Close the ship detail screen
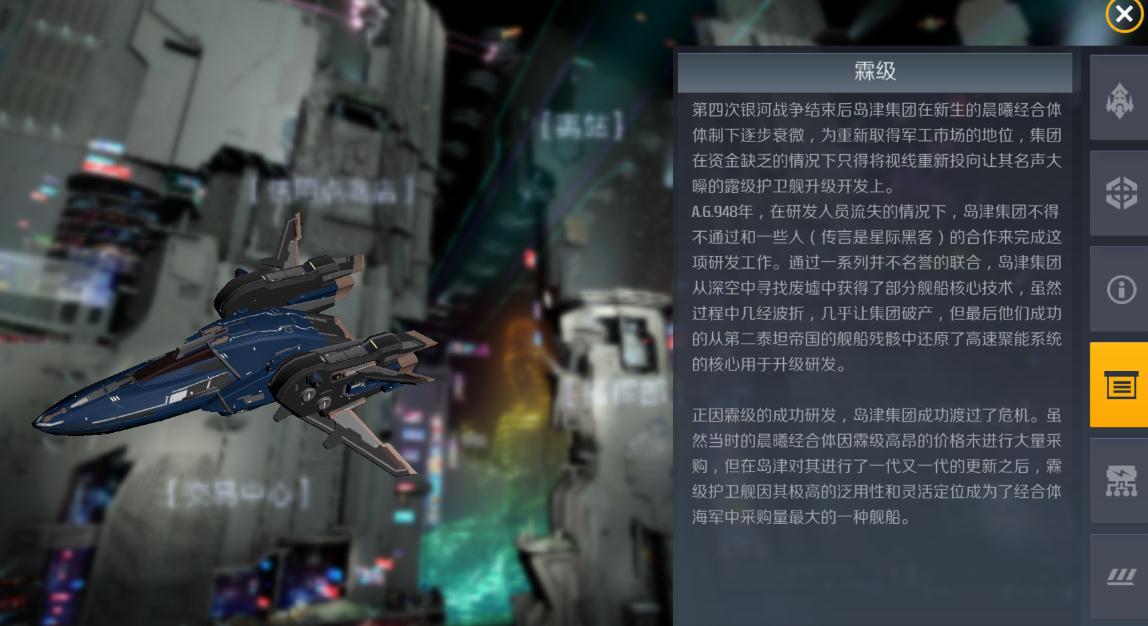The height and width of the screenshot is (626, 1148). click(x=1123, y=15)
